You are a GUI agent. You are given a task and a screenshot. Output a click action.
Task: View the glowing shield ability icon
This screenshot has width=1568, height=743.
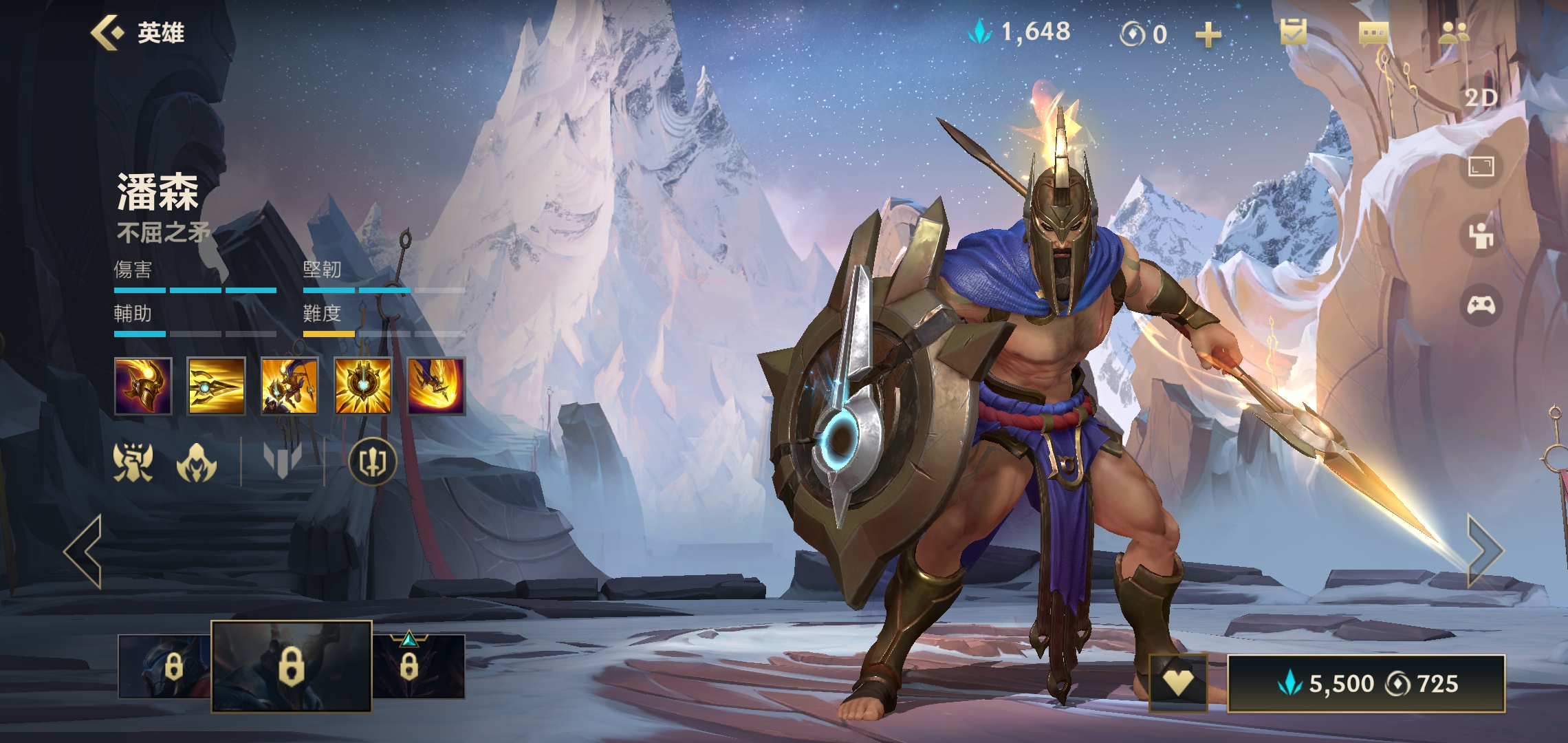click(x=363, y=386)
